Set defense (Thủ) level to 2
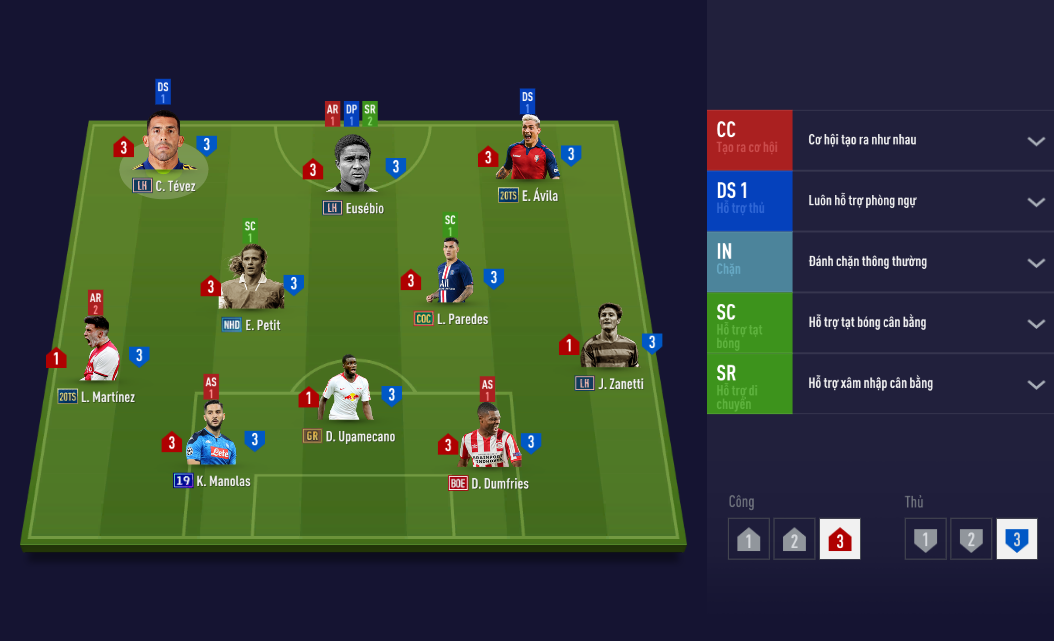This screenshot has height=641, width=1054. 971,540
